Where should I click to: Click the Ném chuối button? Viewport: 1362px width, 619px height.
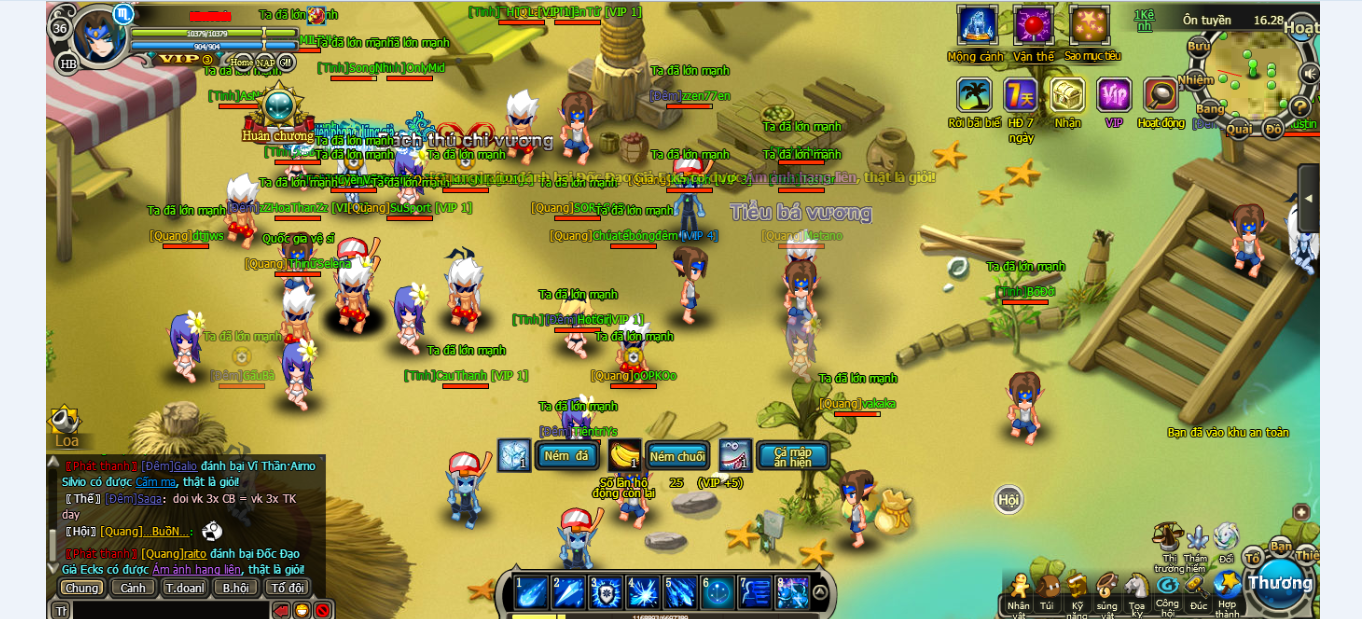(x=677, y=456)
